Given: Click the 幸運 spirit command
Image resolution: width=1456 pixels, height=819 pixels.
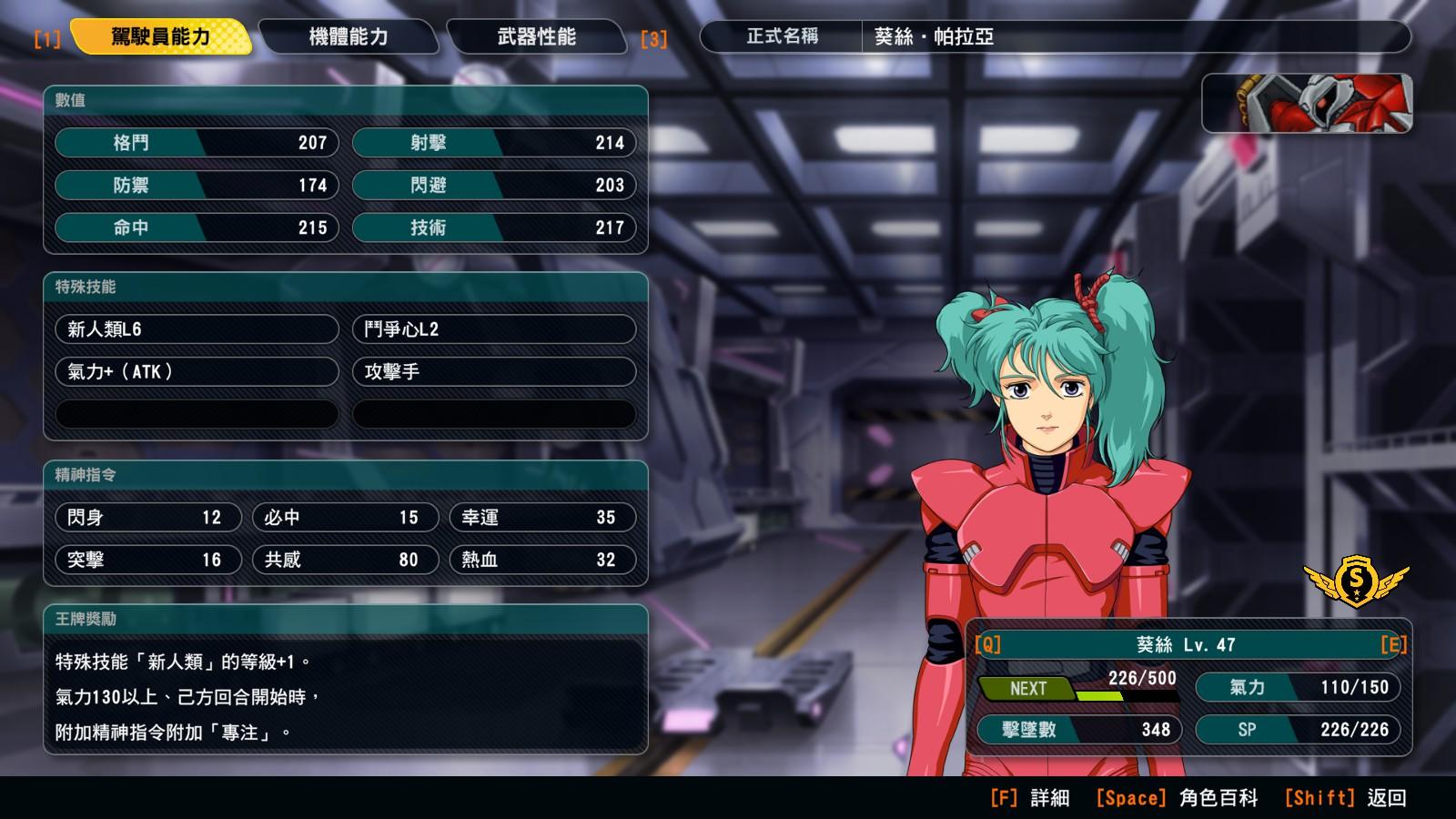Looking at the screenshot, I should [x=542, y=518].
